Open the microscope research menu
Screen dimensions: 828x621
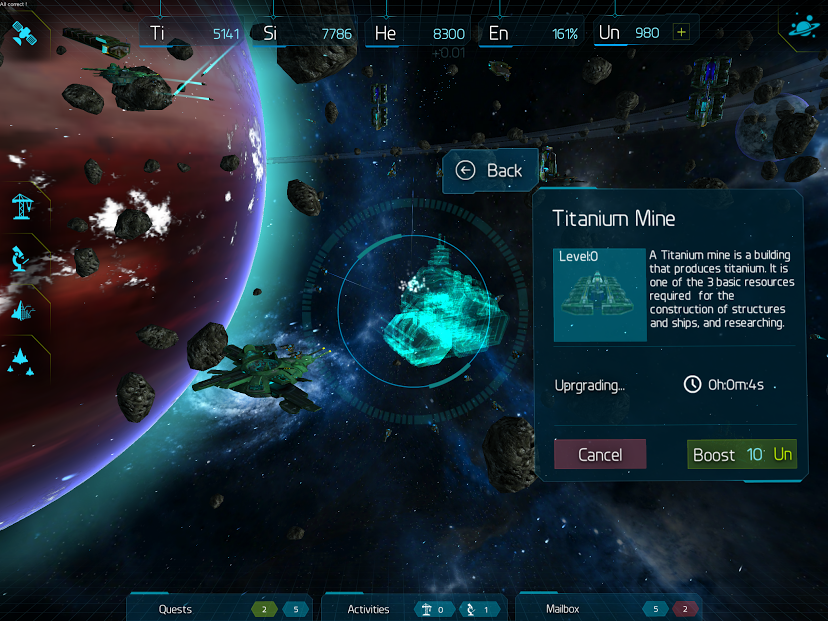[x=22, y=257]
